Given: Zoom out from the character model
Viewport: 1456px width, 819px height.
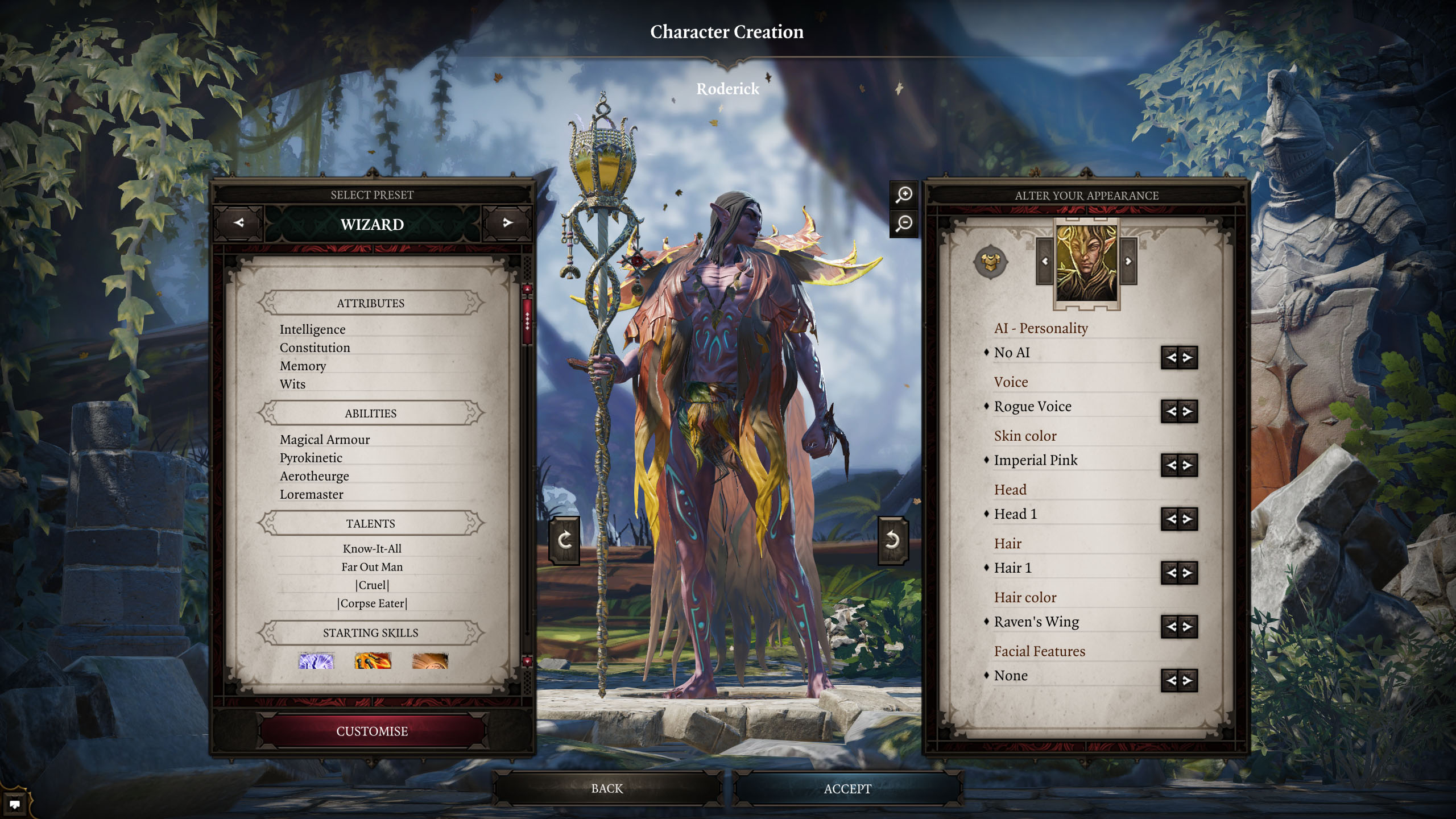Looking at the screenshot, I should (x=904, y=223).
